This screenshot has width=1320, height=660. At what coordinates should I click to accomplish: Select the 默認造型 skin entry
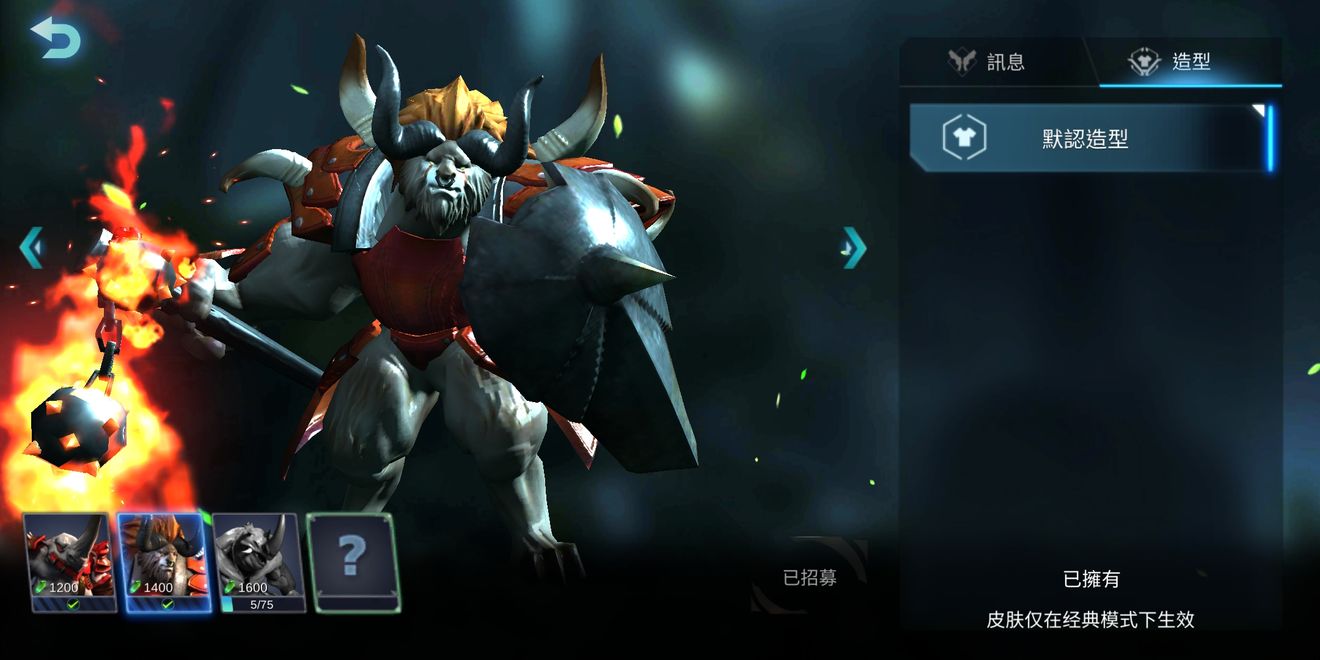click(x=1088, y=139)
